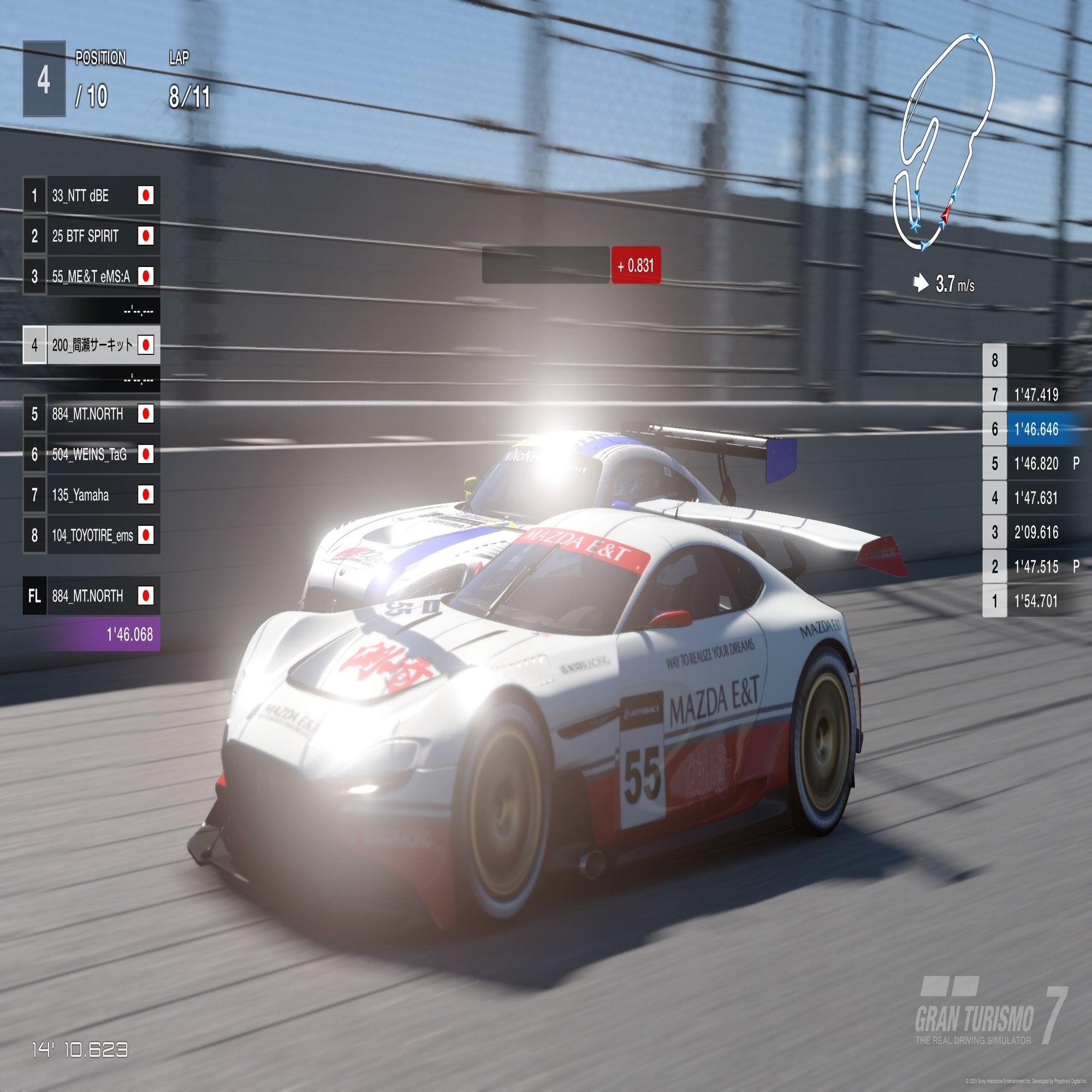Click the 104_TOYOTIRE_ems standings row
Viewport: 1092px width, 1092px height.
click(x=92, y=535)
